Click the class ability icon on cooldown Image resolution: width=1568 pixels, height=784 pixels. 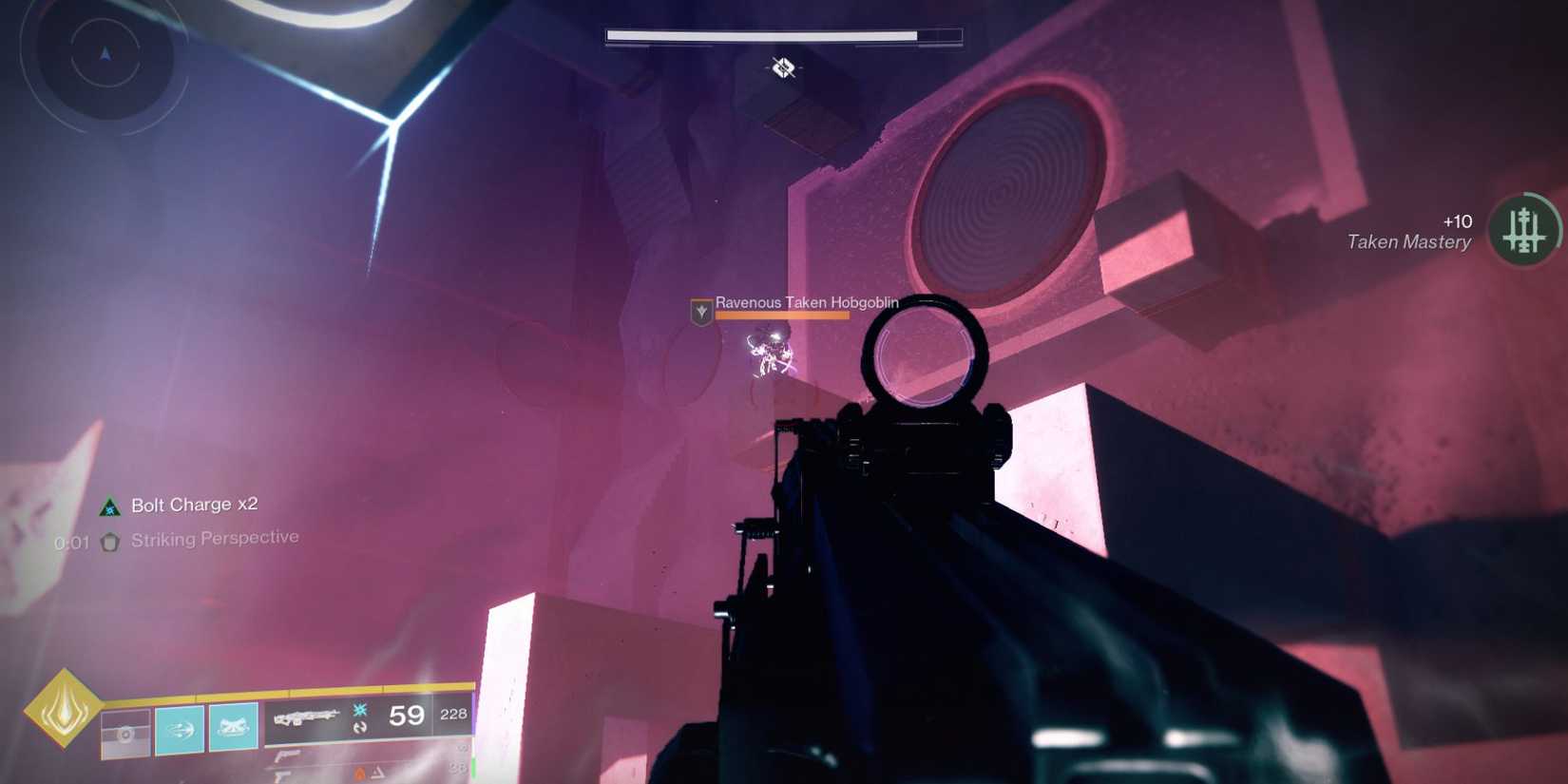point(124,732)
